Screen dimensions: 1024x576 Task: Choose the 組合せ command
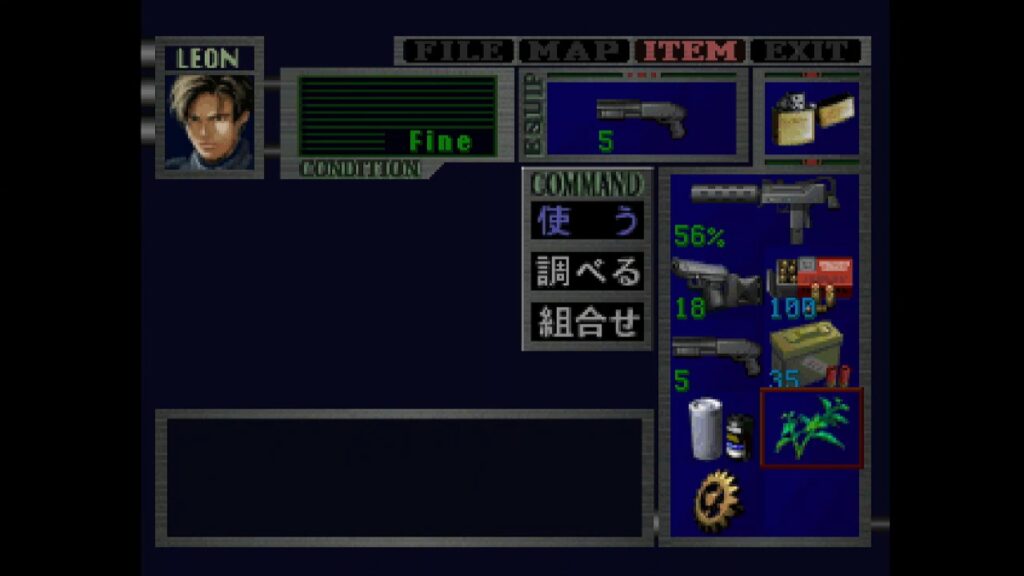(x=587, y=321)
